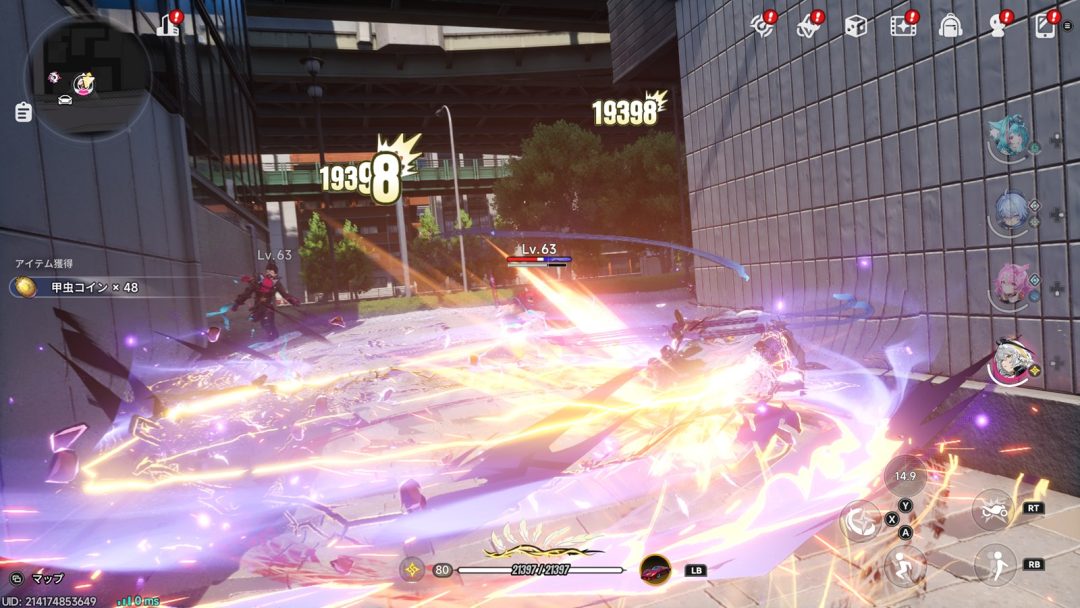Tap the standing figure jump button
1080x608 pixels.
994,565
